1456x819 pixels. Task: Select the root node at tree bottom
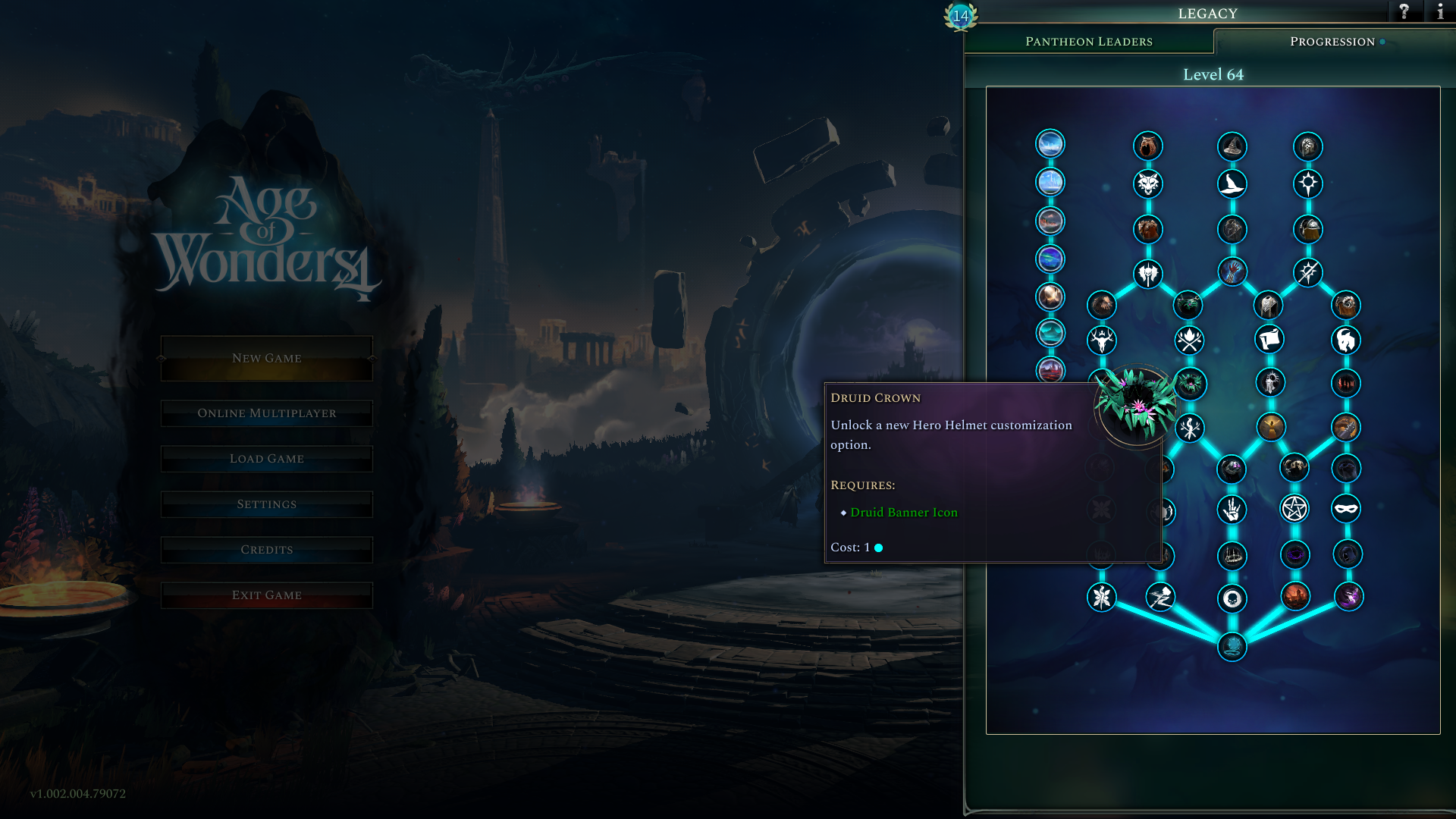pos(1232,645)
